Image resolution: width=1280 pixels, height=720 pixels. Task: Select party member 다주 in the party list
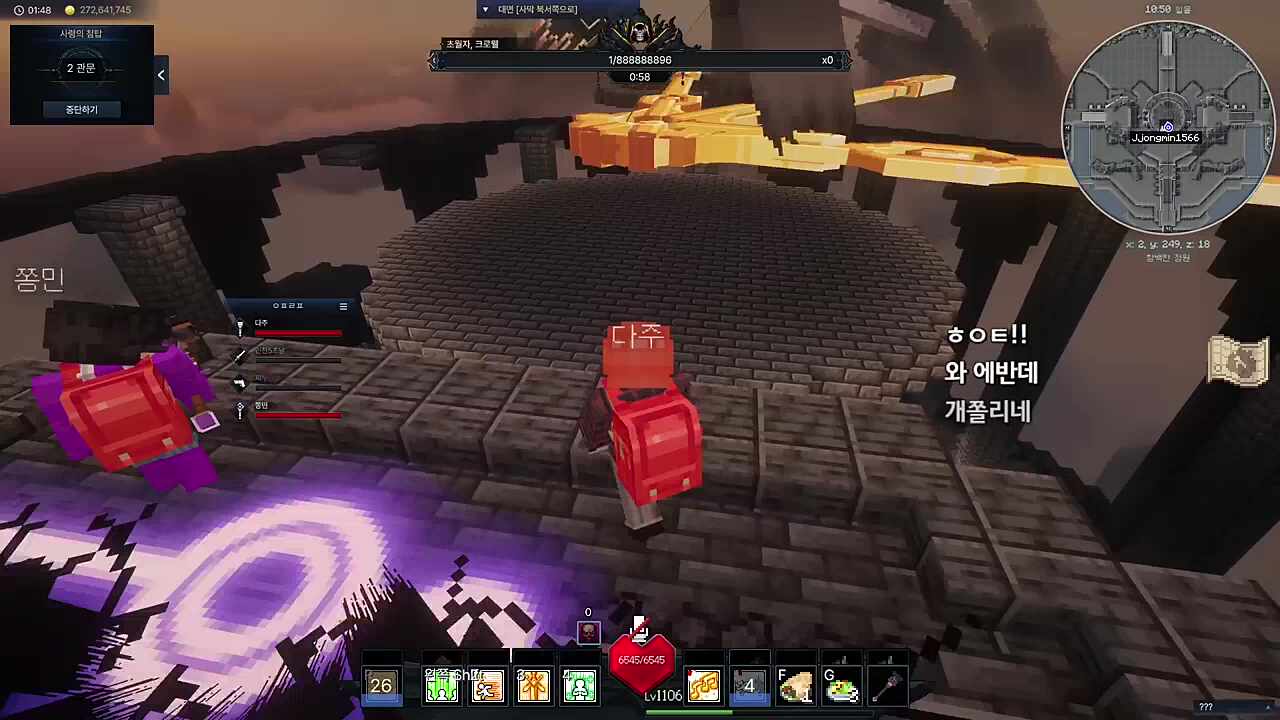tap(262, 322)
